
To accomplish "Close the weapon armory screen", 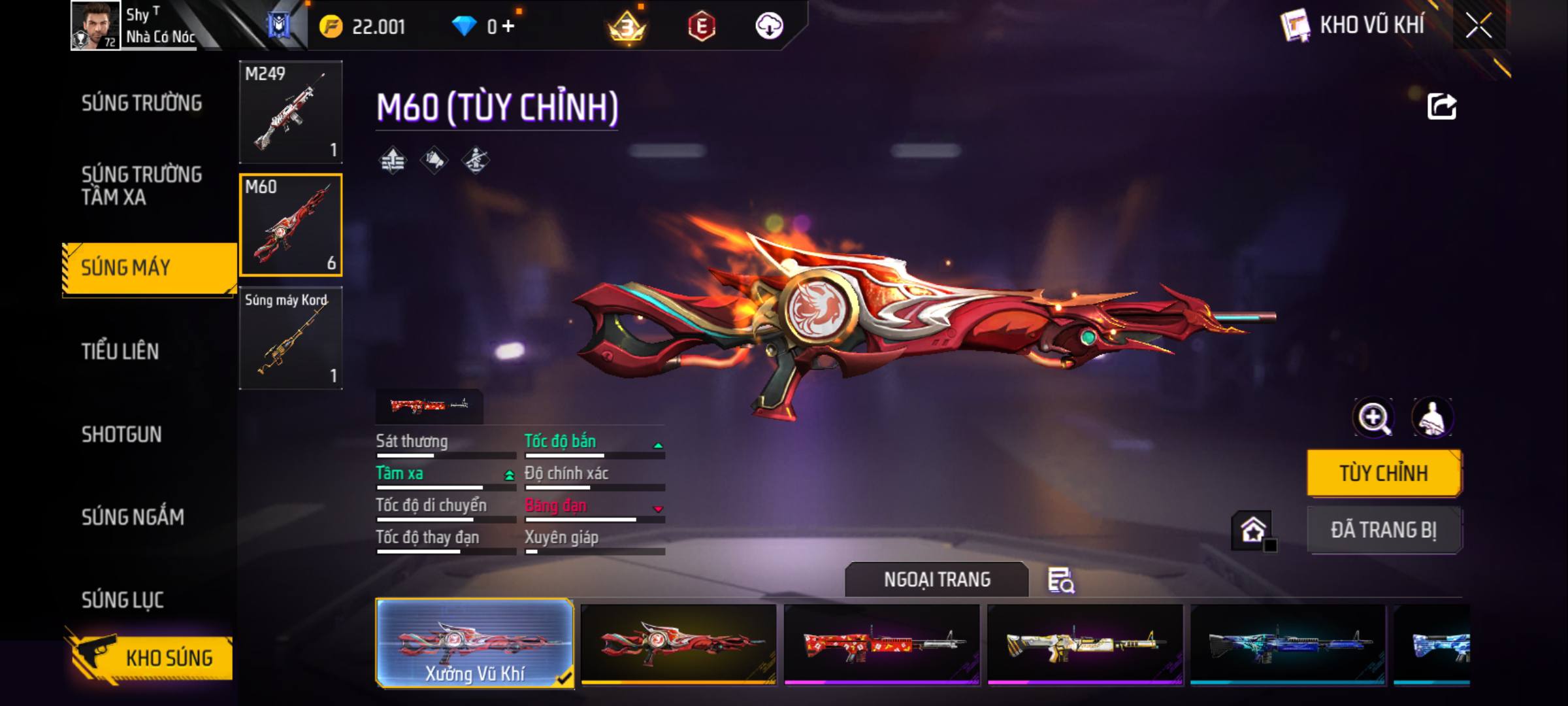I will [x=1478, y=26].
